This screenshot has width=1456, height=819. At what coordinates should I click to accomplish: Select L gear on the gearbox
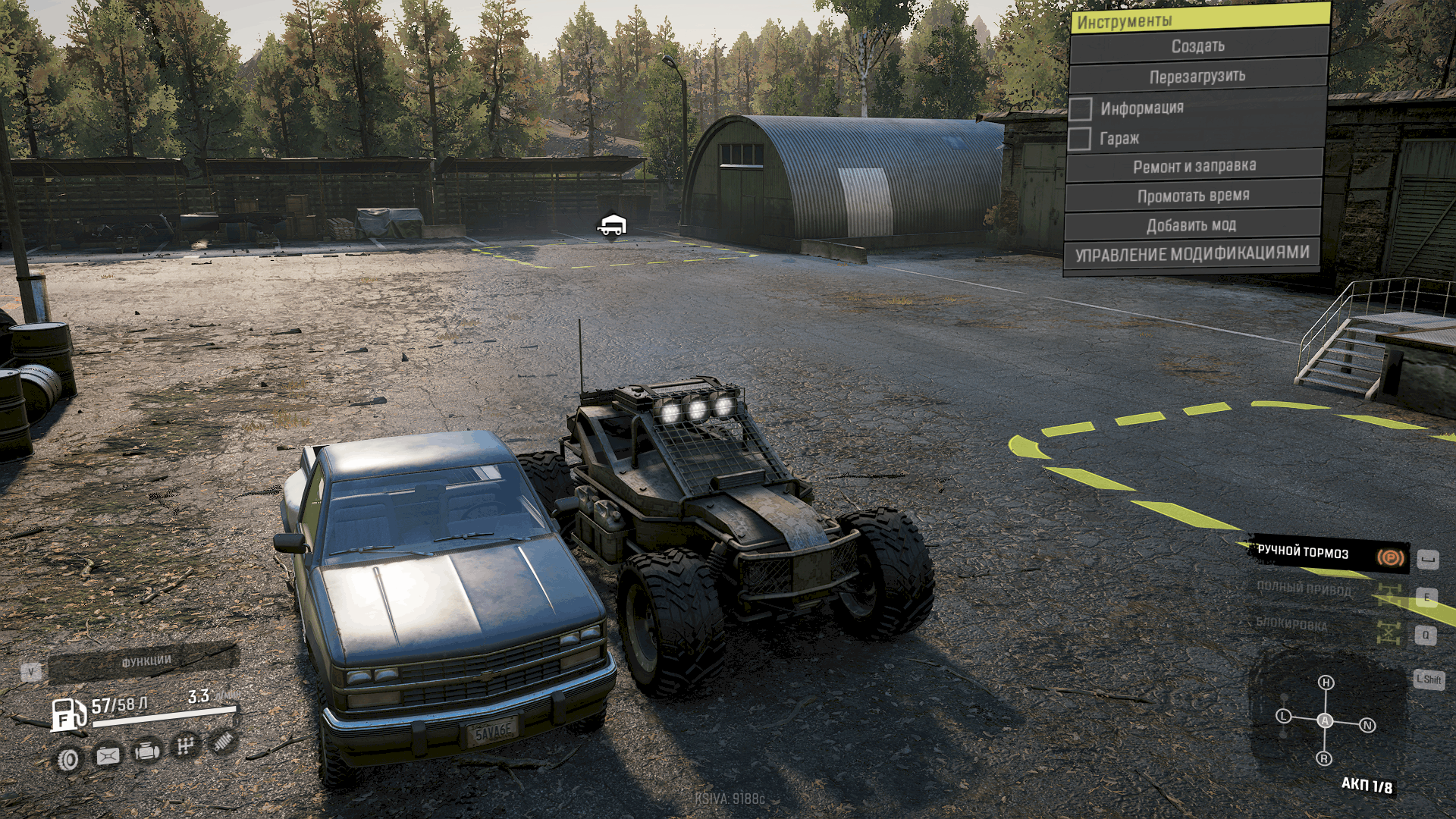pyautogui.click(x=1283, y=716)
